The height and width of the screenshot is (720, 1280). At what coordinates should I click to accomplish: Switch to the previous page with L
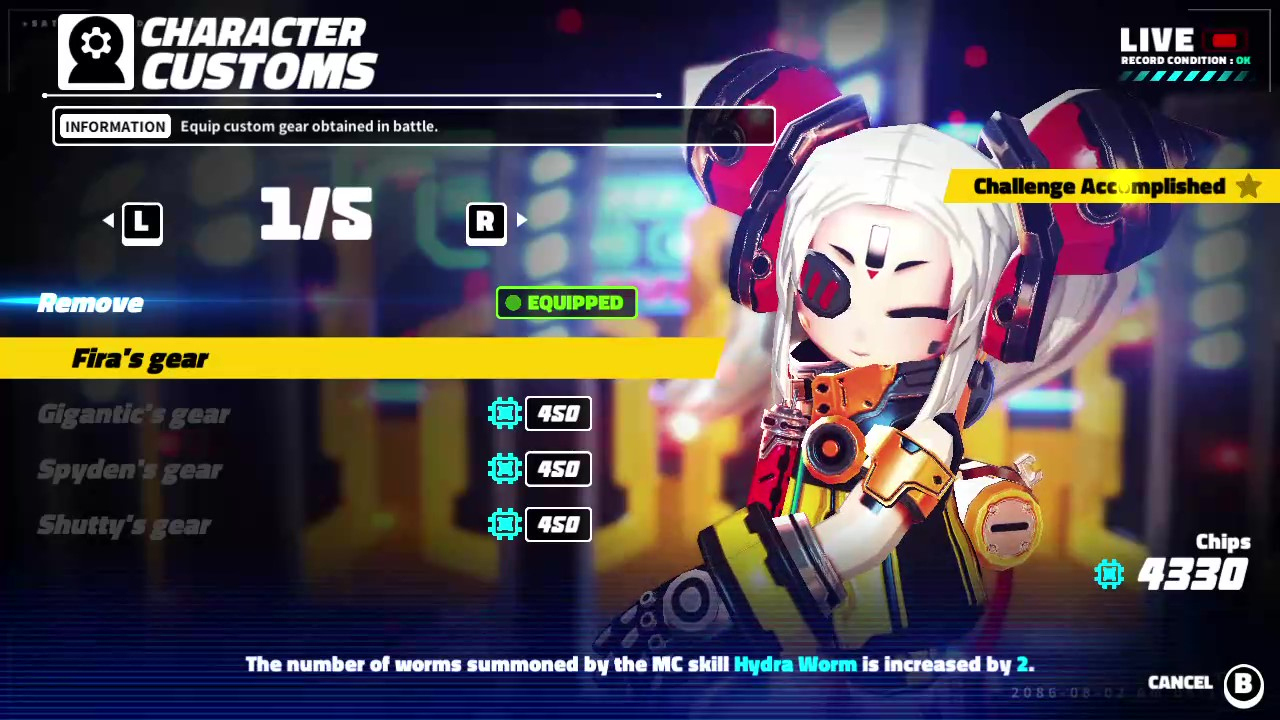(x=141, y=221)
